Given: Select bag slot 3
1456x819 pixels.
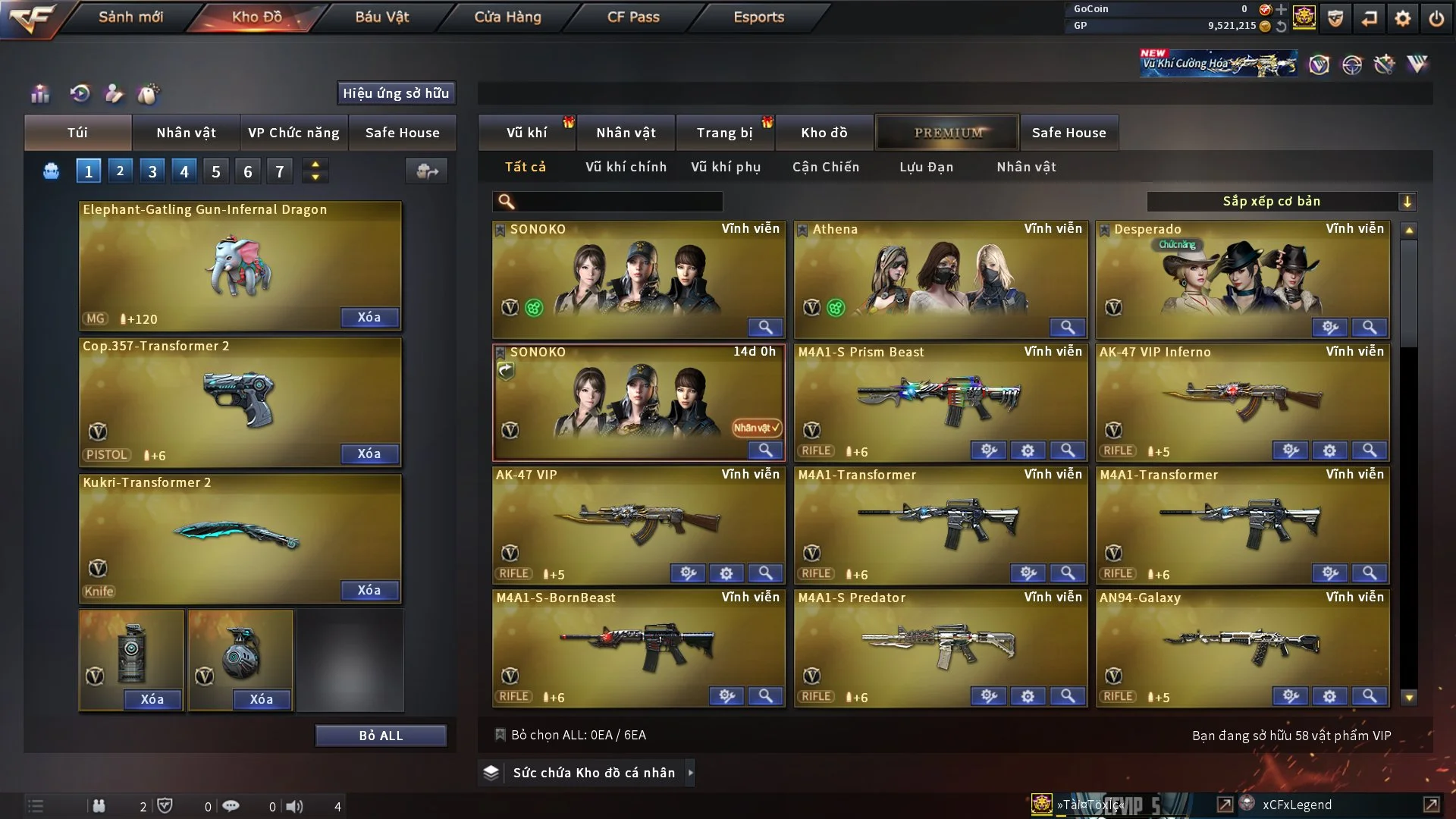Looking at the screenshot, I should tap(152, 171).
